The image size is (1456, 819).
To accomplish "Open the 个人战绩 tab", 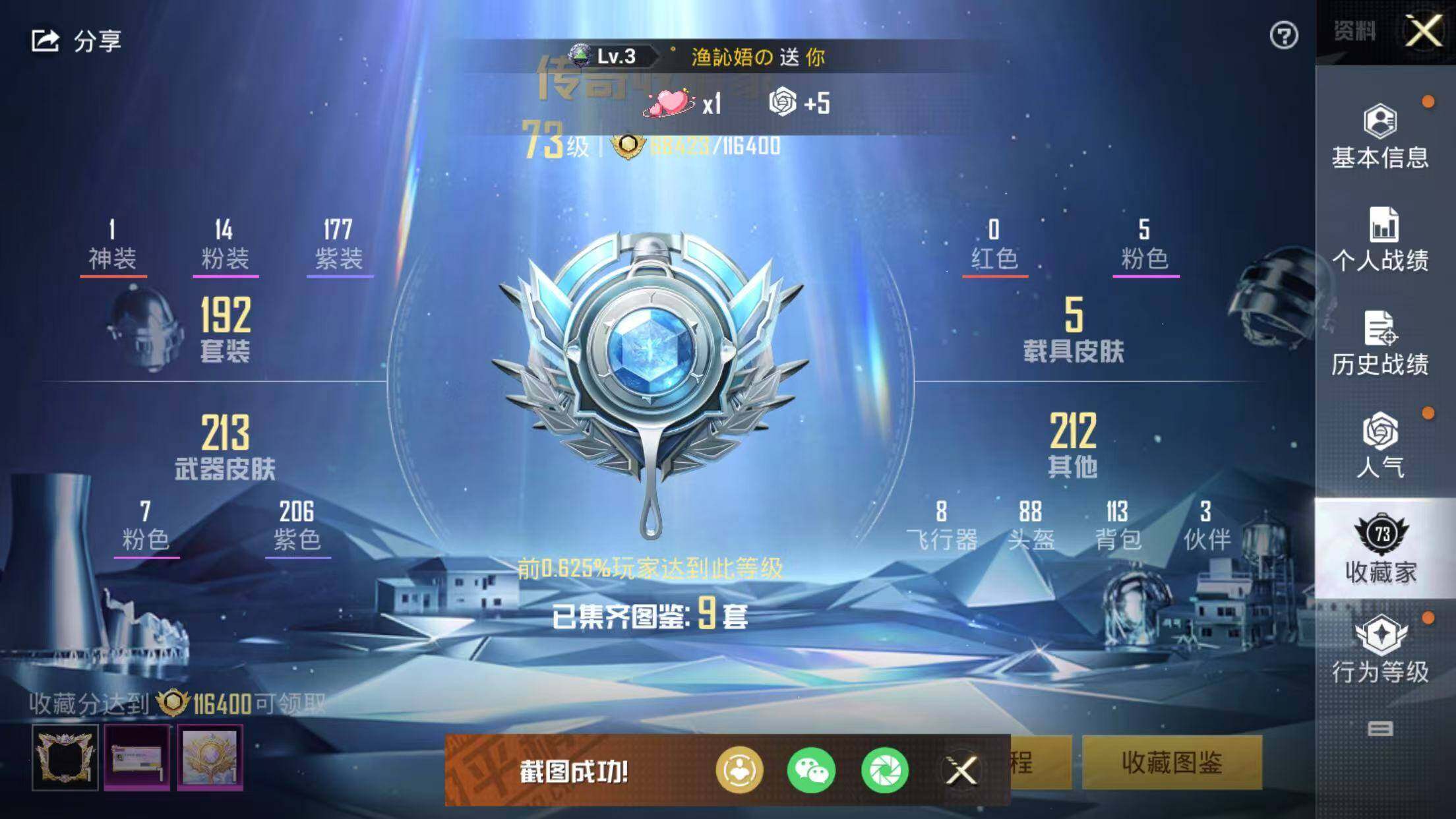I will (1380, 239).
